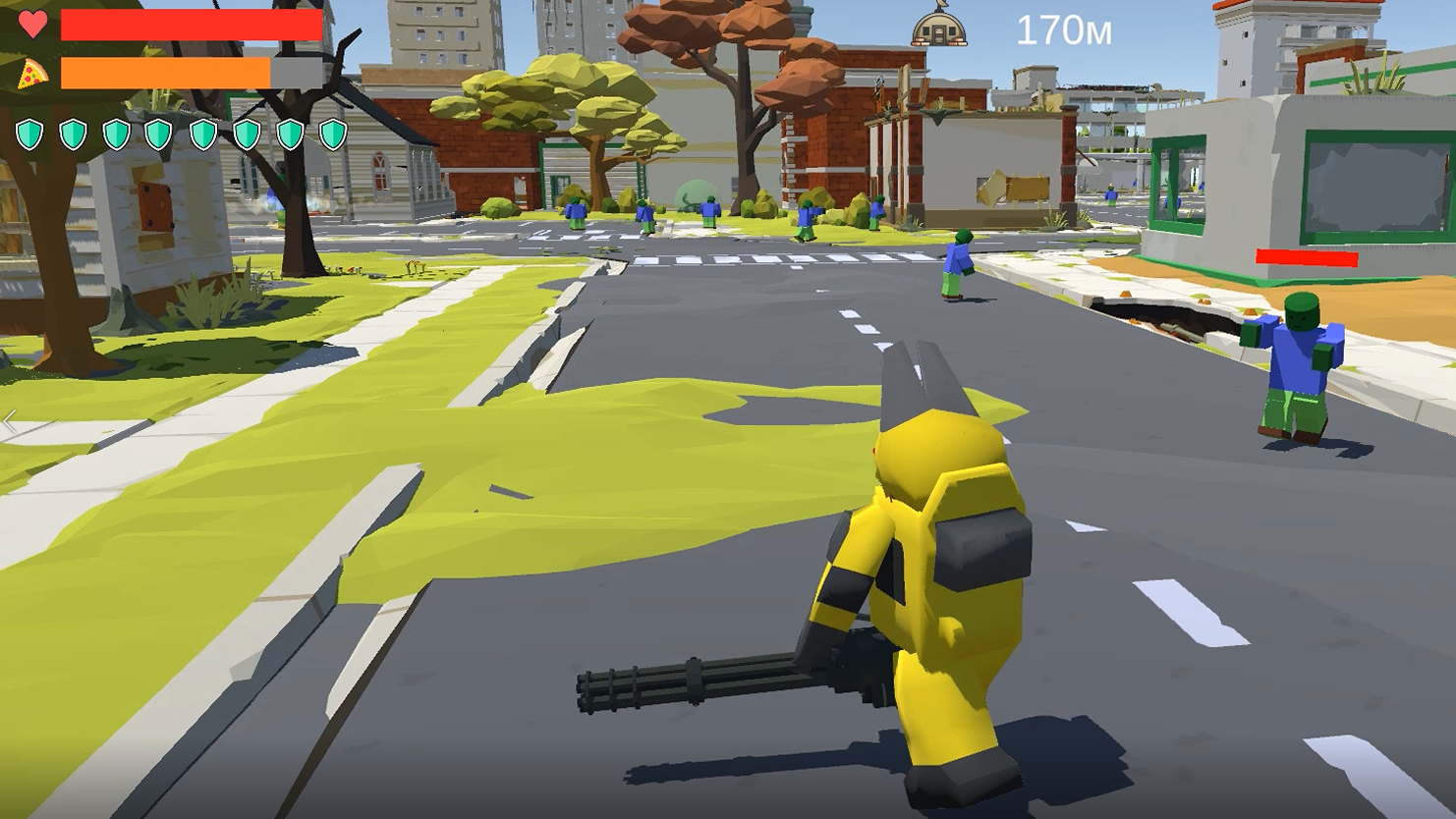Image resolution: width=1456 pixels, height=819 pixels.
Task: Click the gray empty section of hunger bar
Action: [x=295, y=73]
